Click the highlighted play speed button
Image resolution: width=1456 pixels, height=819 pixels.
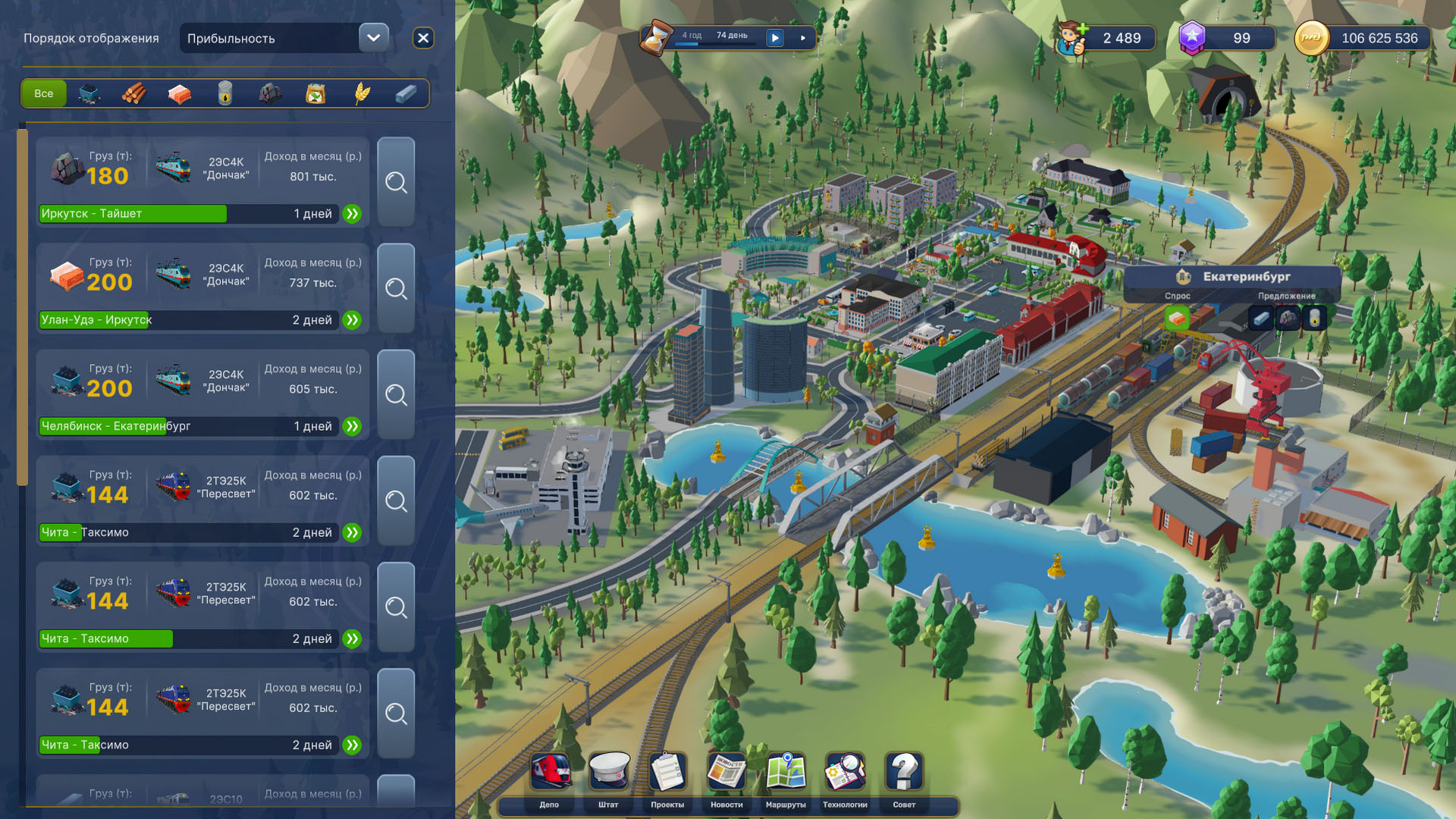tap(775, 38)
